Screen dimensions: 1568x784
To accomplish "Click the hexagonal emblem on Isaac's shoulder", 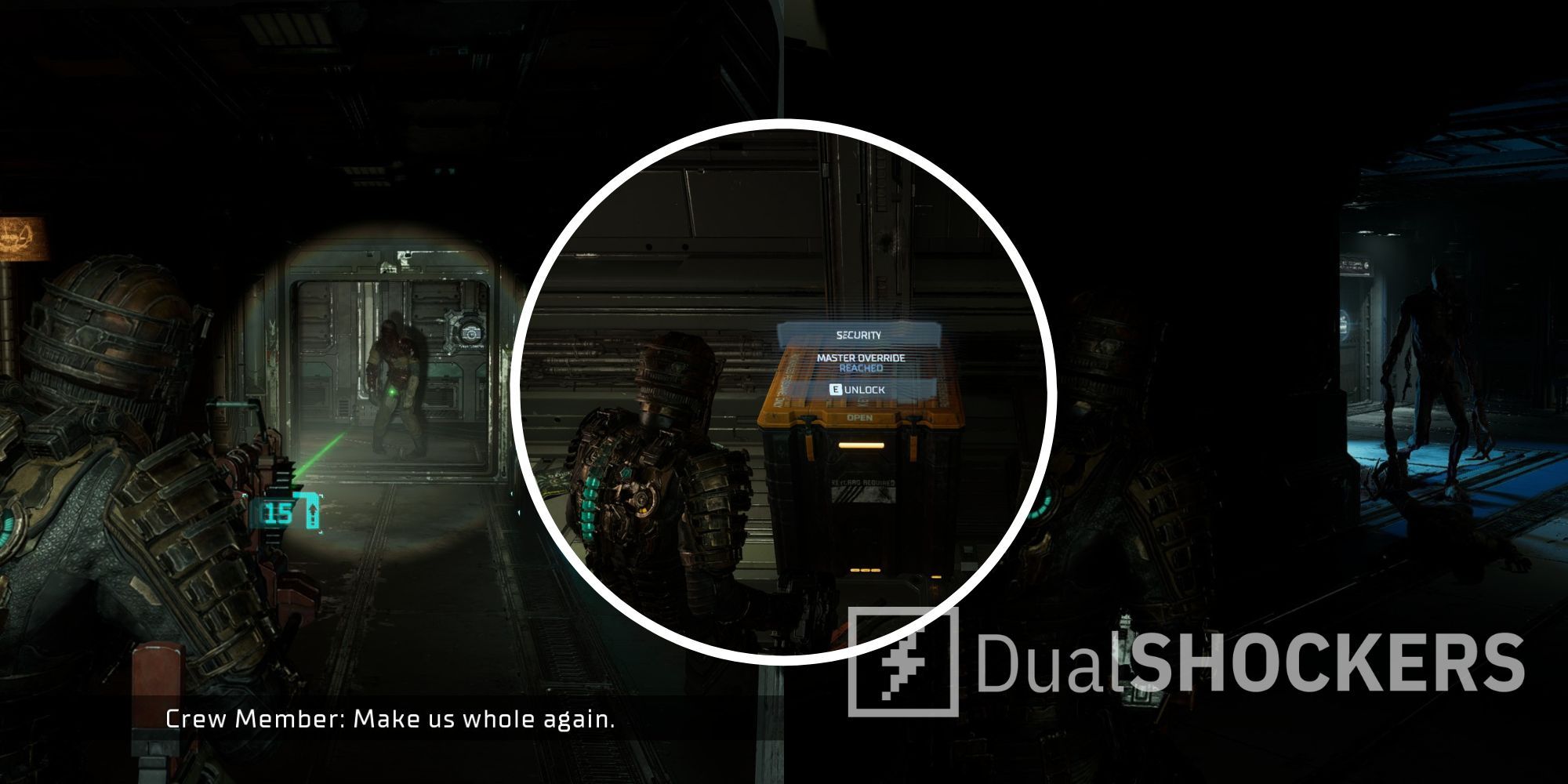I will click(625, 473).
